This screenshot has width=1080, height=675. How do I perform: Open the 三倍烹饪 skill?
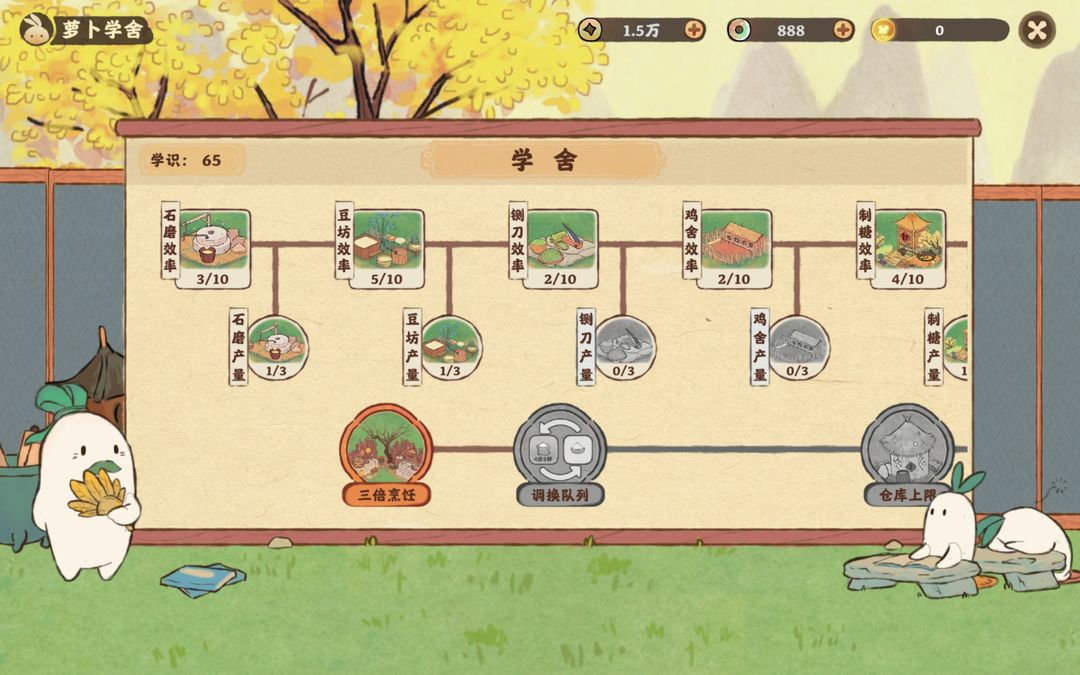(387, 450)
